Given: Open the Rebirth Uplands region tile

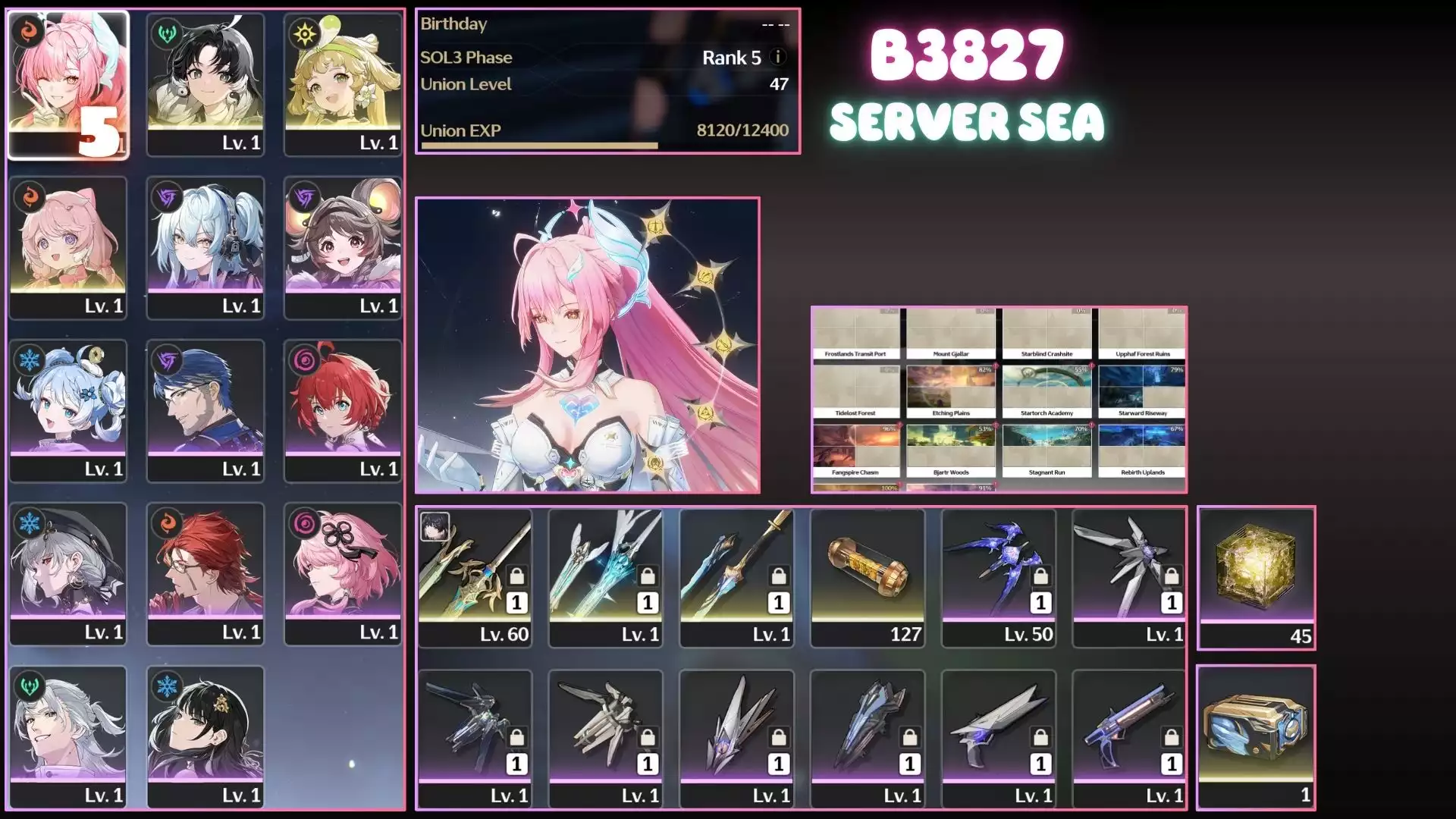Looking at the screenshot, I should tap(1142, 451).
